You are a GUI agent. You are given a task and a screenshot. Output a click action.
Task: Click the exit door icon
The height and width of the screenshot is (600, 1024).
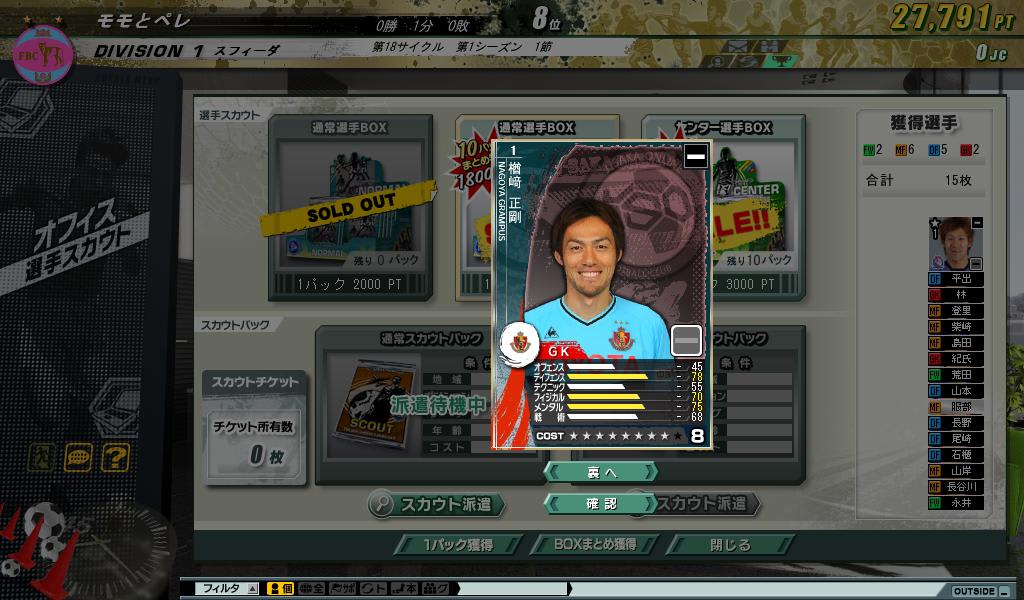coord(43,458)
